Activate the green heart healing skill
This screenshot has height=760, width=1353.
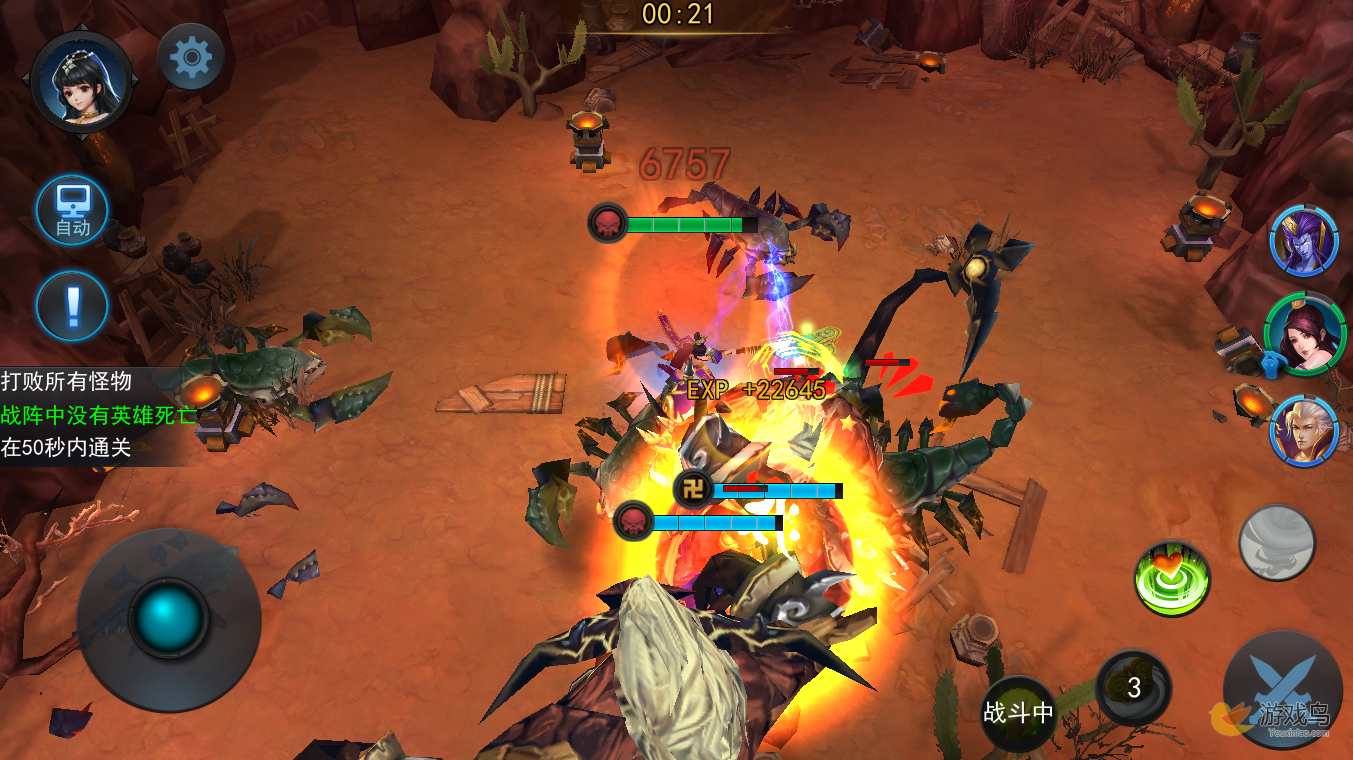[1172, 578]
